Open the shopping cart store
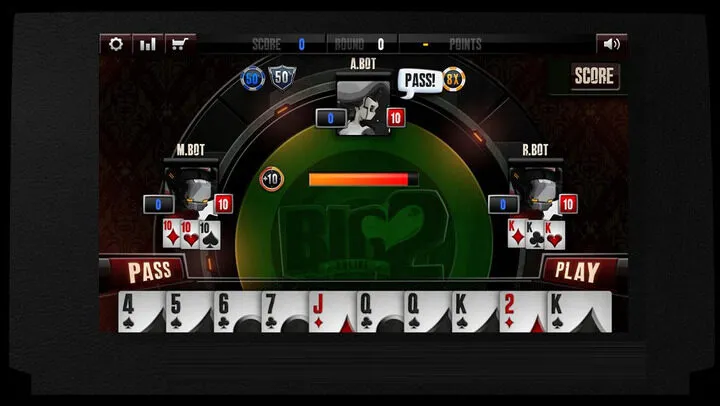Viewport: 720px width, 406px height. tap(181, 44)
